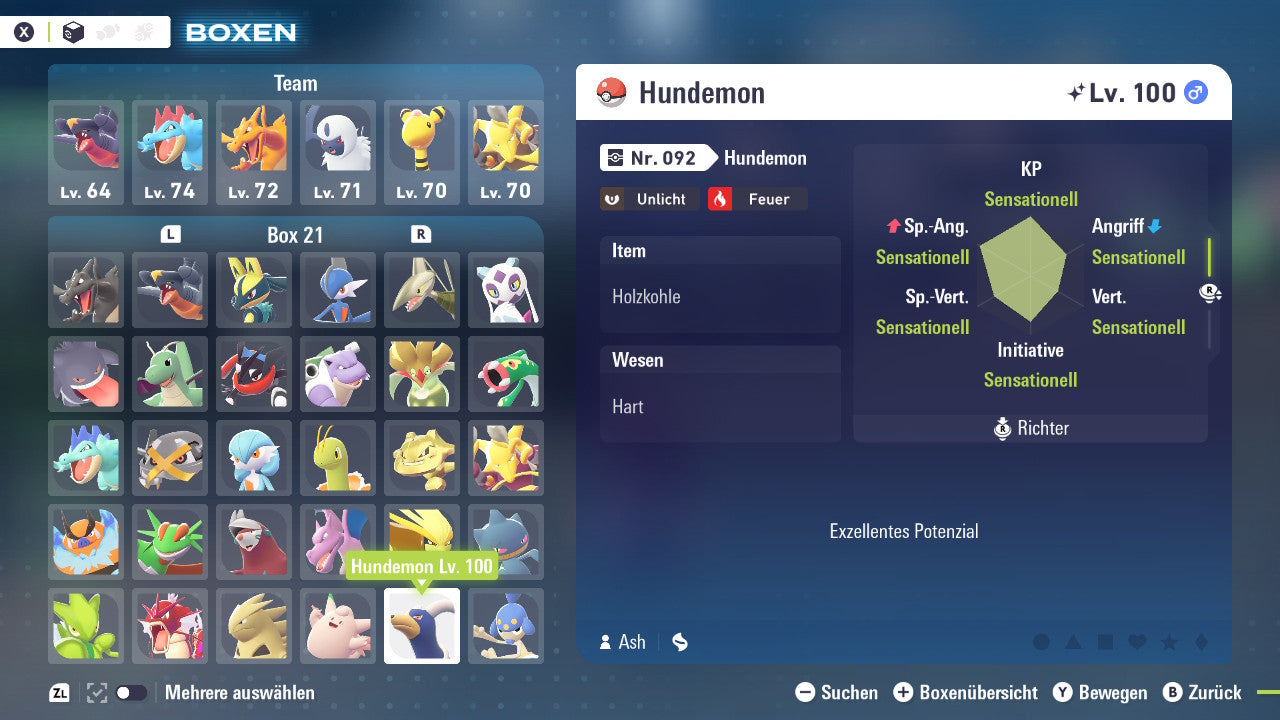Click the yellow stat bar beside Angriff
Screen dimensions: 1280x720
pos(1209,257)
